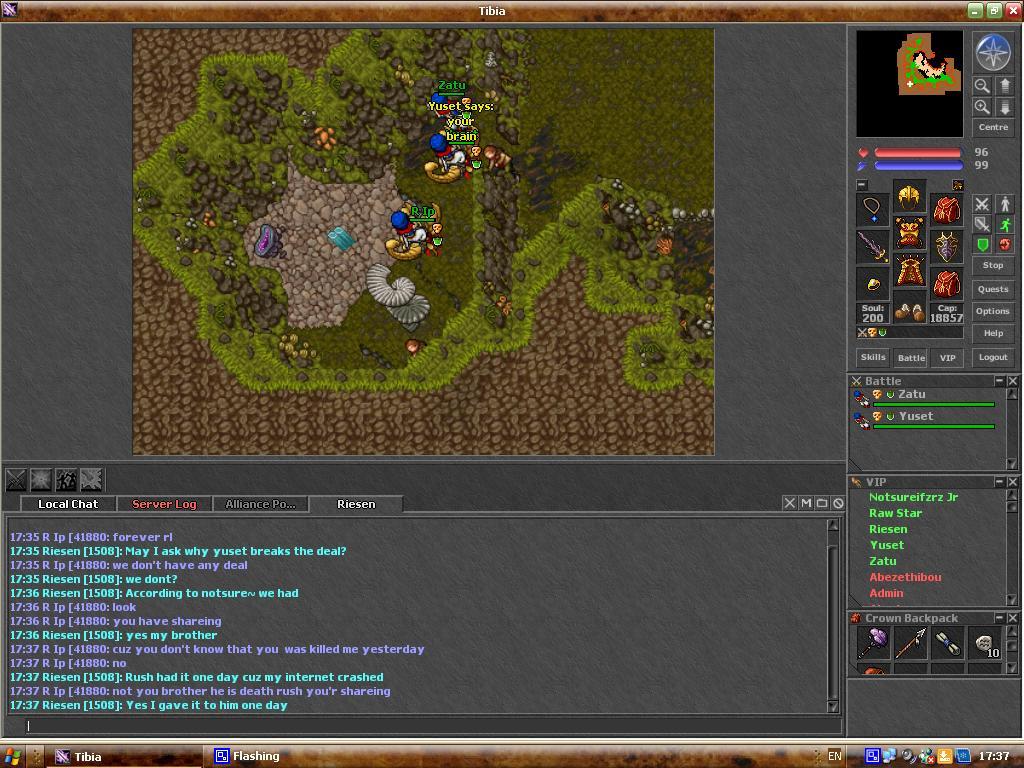Target Zatu in the Battle list
1024x768 pixels.
coord(911,394)
